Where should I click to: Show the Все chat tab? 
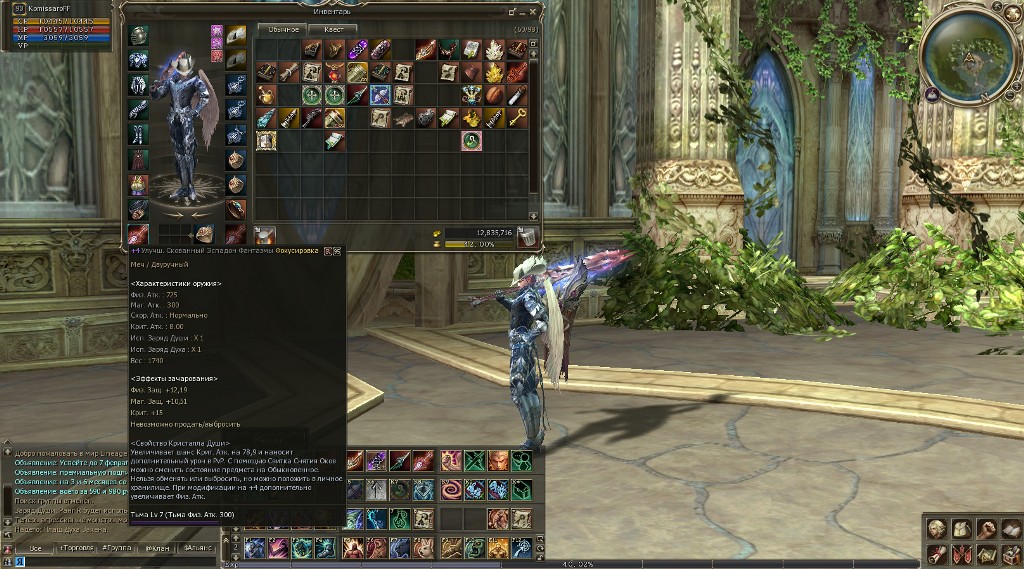(35, 548)
